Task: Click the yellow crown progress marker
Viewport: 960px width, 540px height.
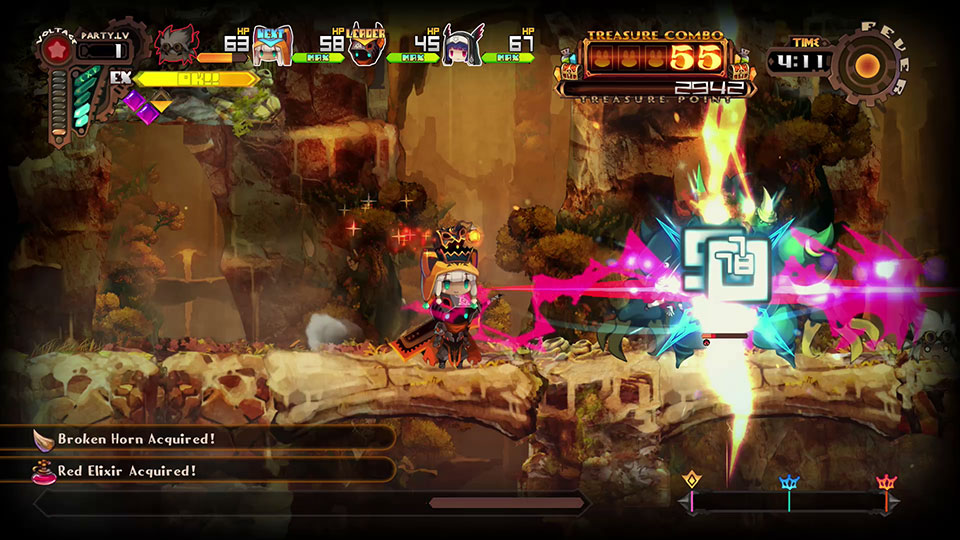Action: click(691, 483)
